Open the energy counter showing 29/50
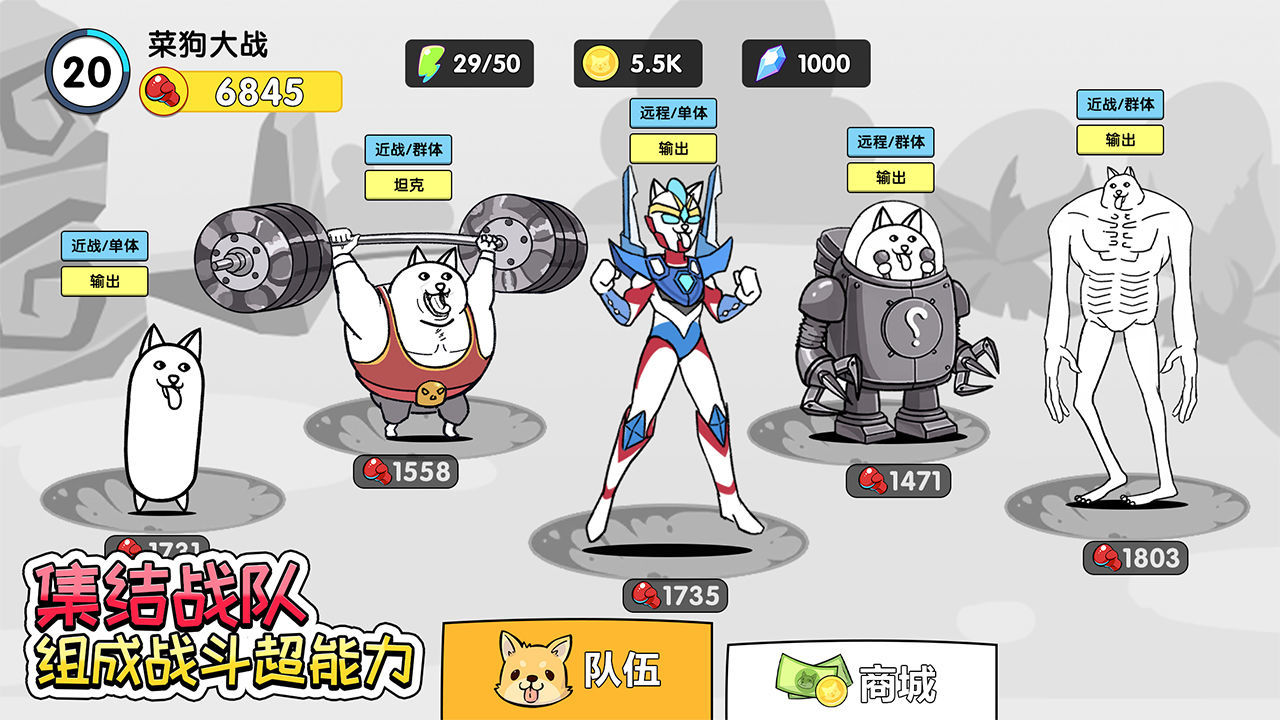The height and width of the screenshot is (720, 1280). point(470,63)
